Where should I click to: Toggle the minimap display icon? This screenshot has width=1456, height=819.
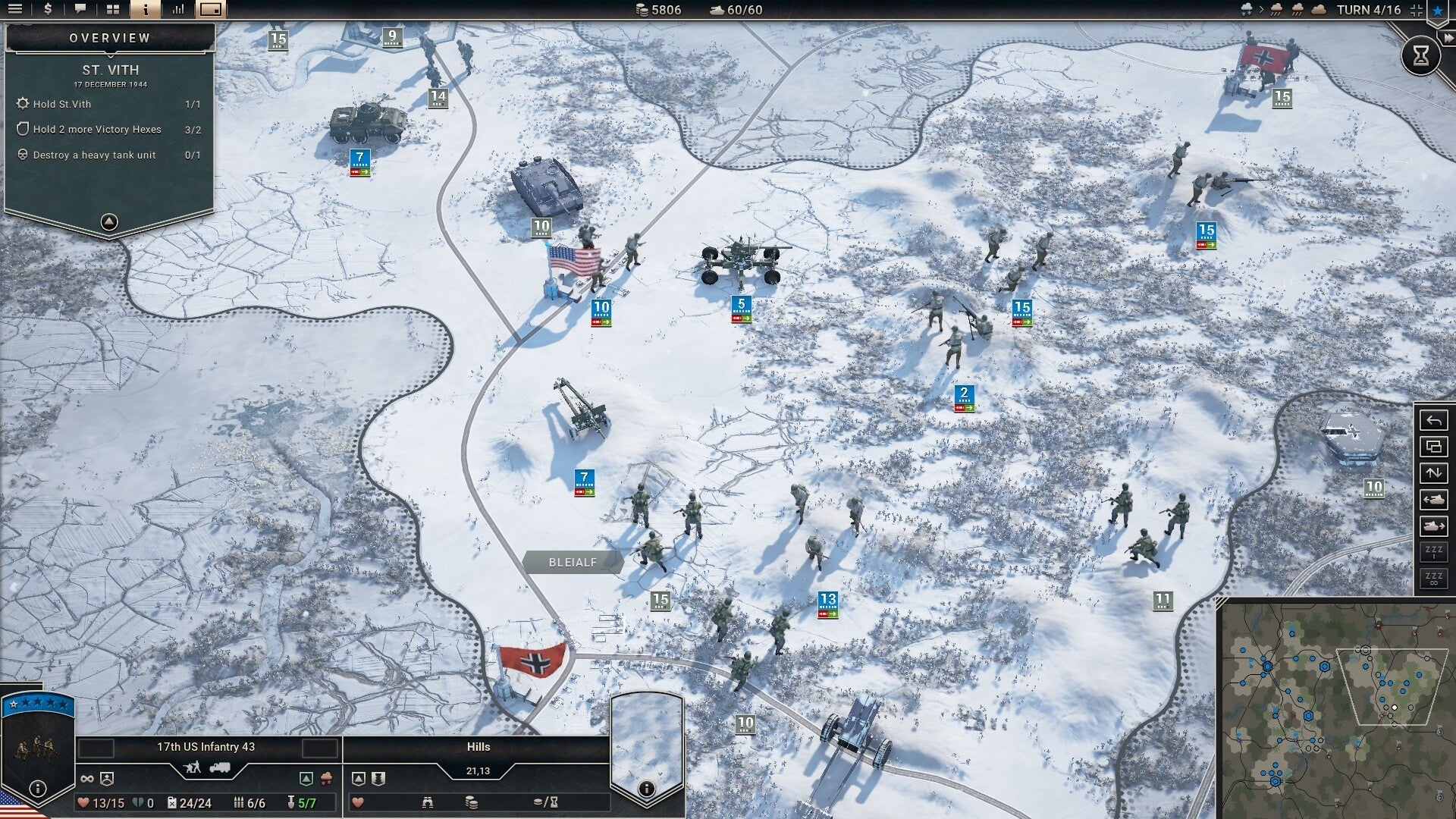(x=209, y=10)
